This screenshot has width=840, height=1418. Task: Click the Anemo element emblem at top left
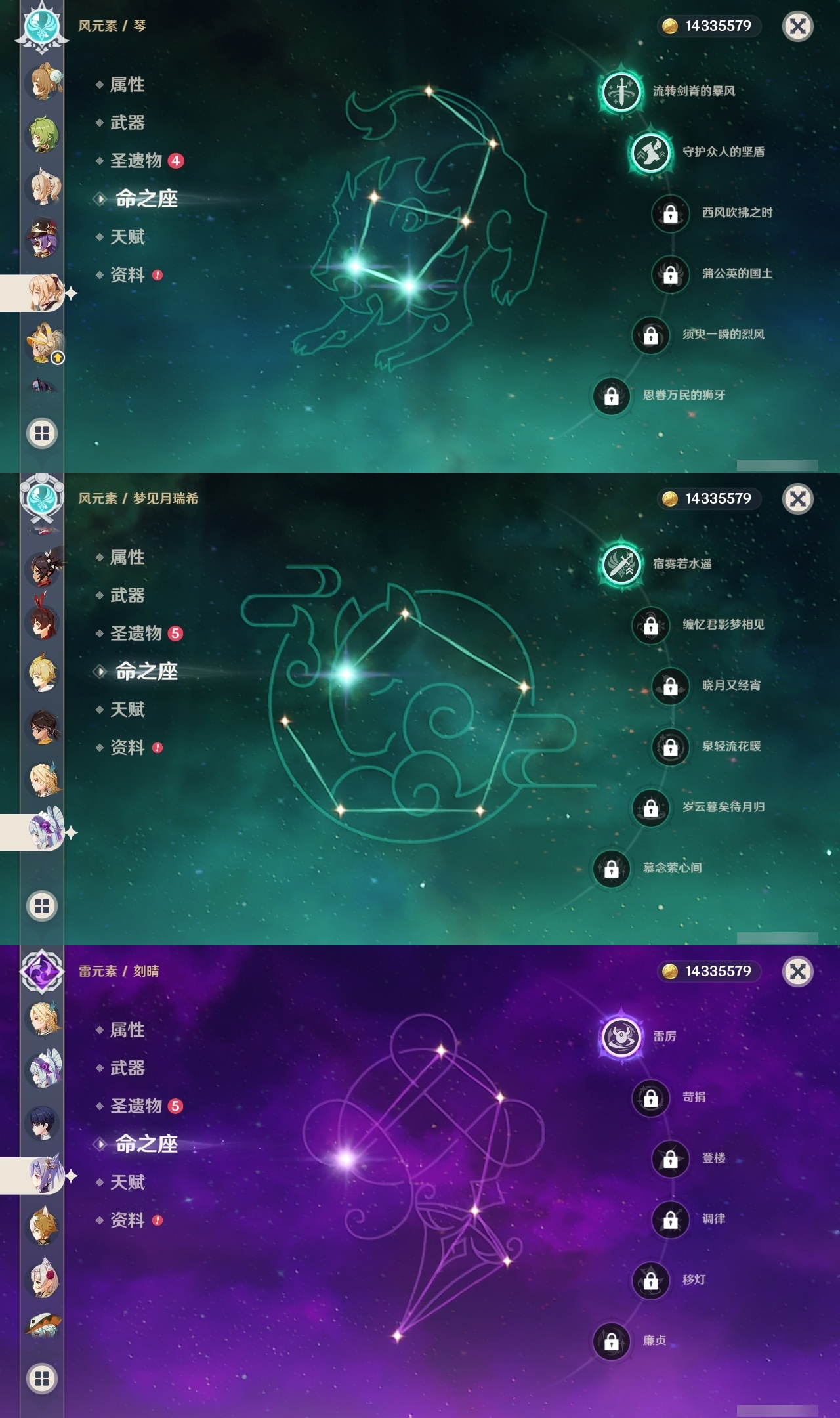point(41,28)
